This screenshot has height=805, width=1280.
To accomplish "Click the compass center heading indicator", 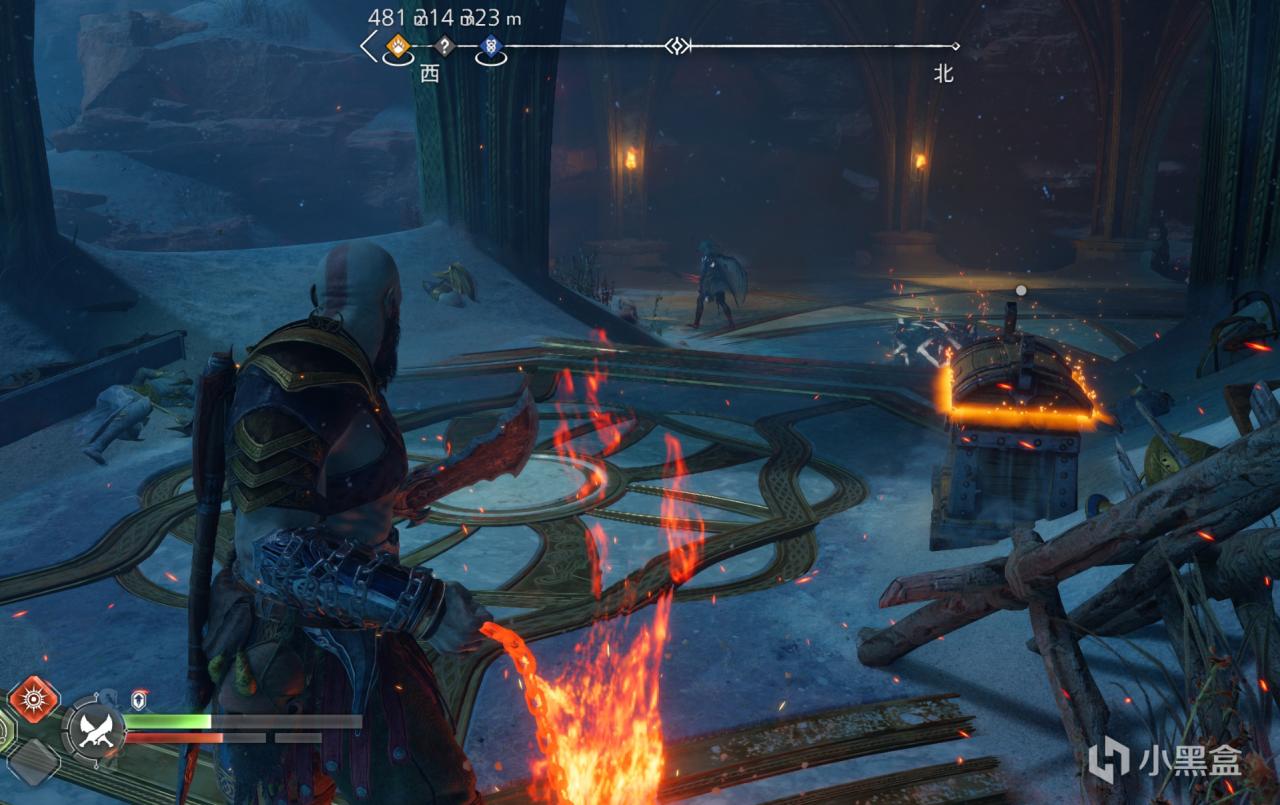I will pos(678,45).
